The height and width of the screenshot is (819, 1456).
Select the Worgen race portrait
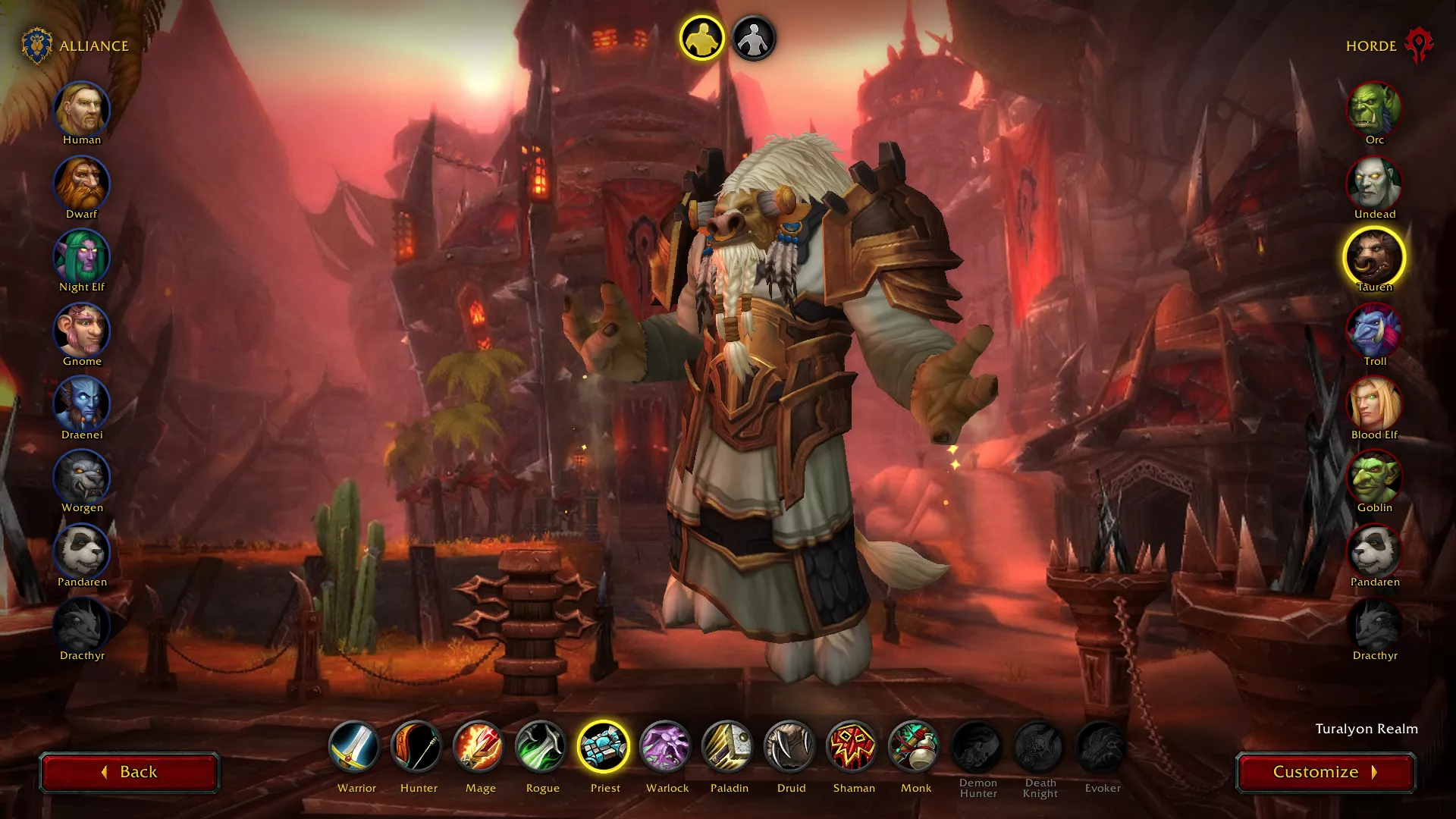82,478
